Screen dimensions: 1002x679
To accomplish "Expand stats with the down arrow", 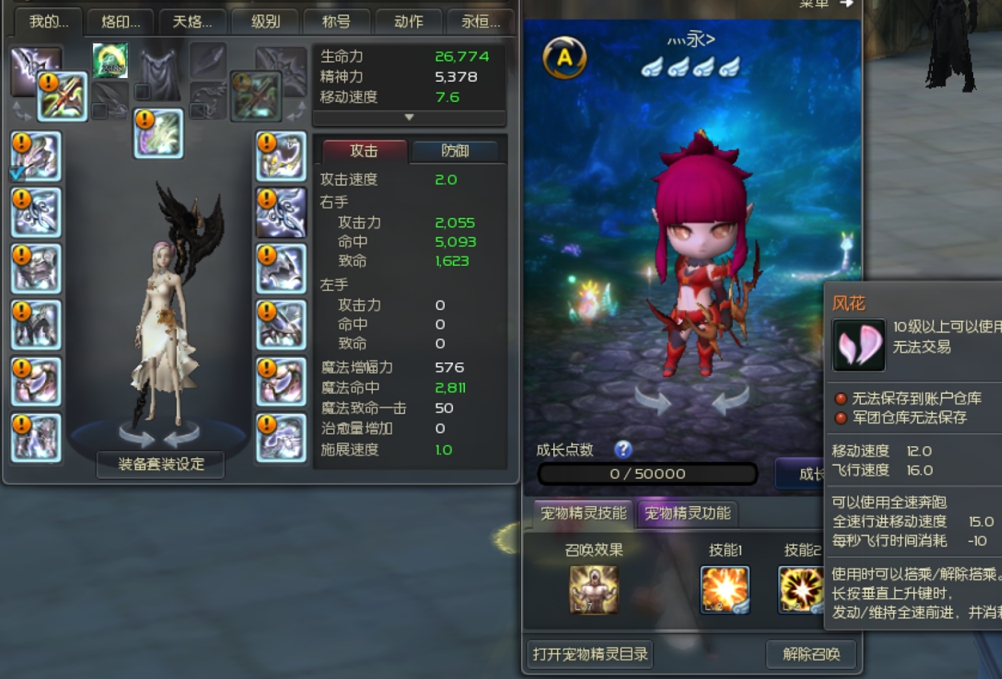I will pos(408,117).
